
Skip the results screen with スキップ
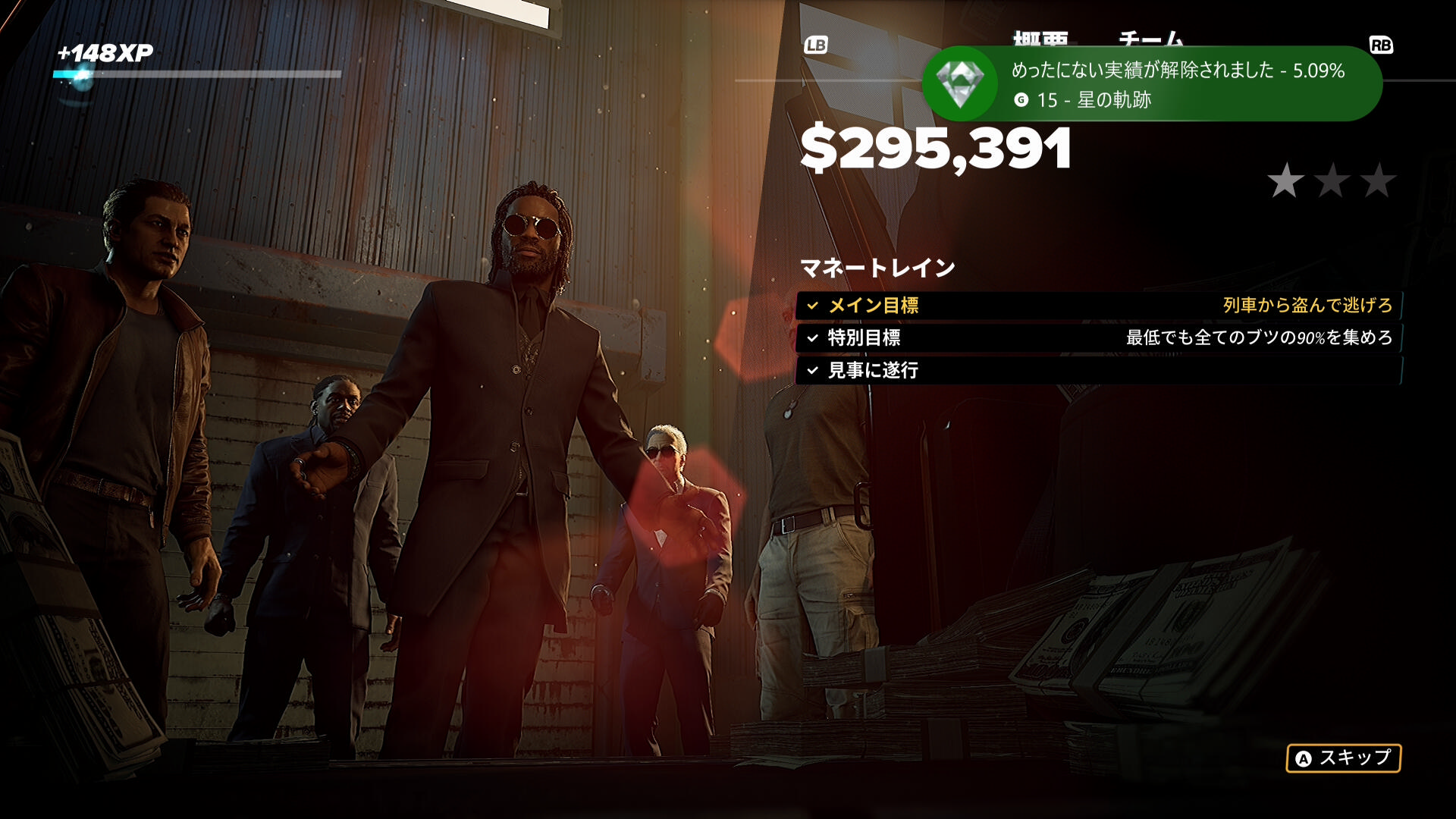tap(1343, 758)
